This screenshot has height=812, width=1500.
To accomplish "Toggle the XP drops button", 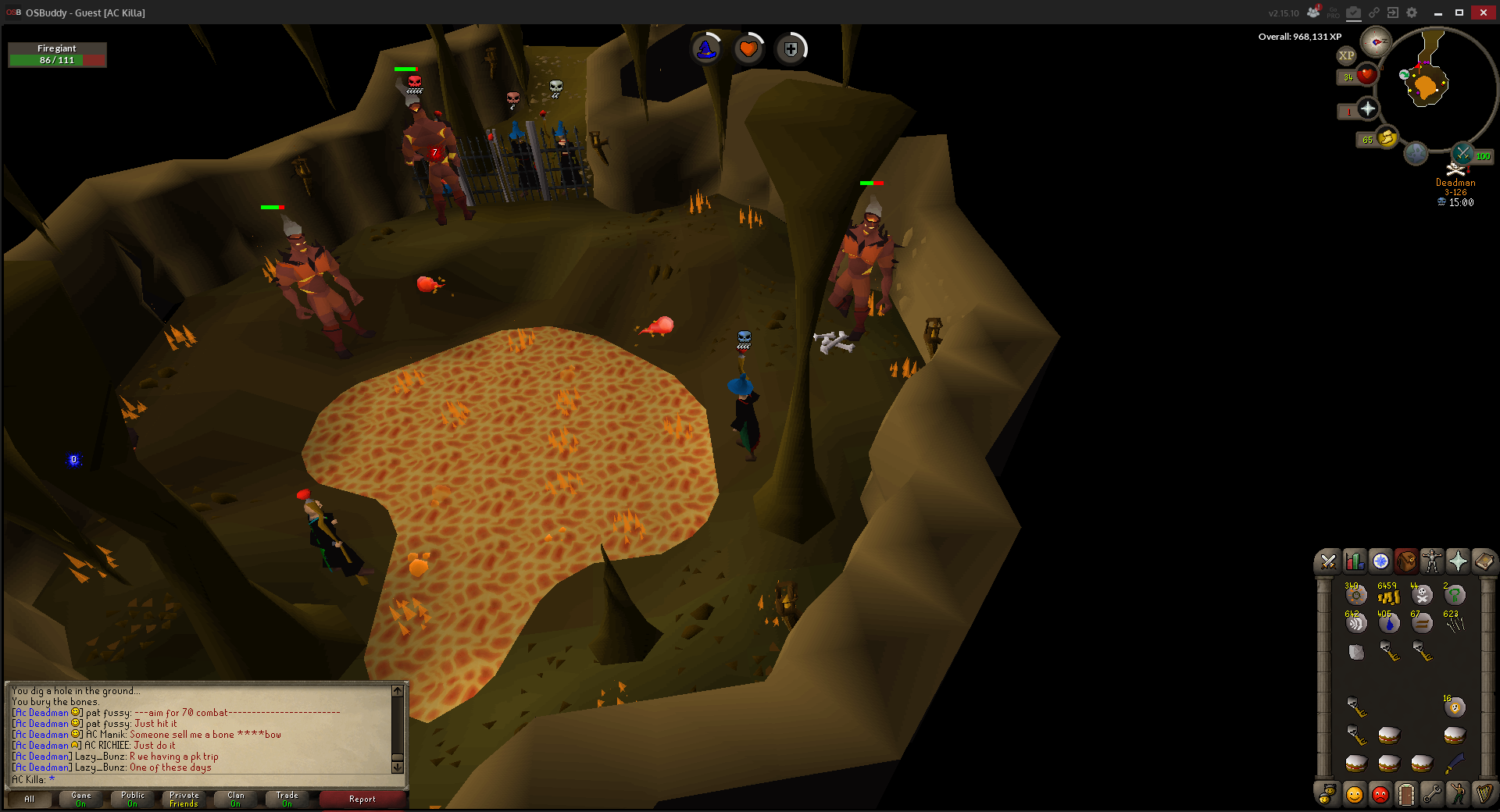I will click(x=1346, y=55).
